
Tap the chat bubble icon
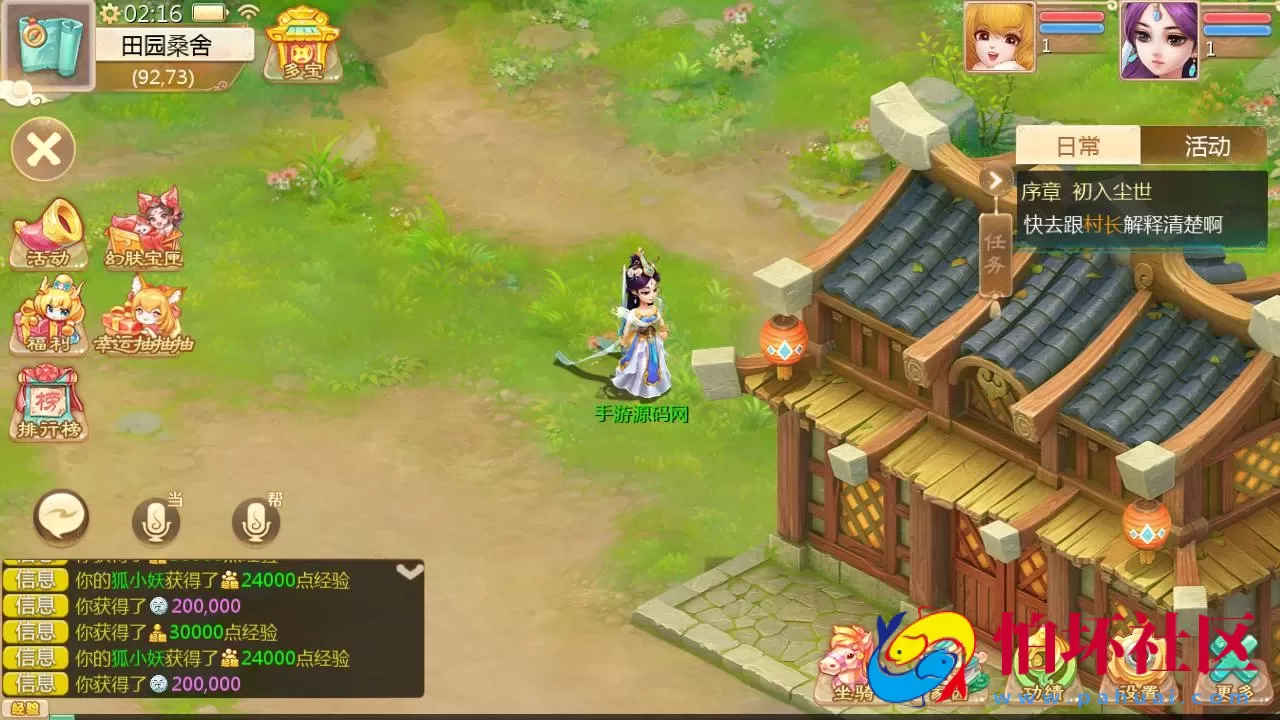(x=63, y=516)
